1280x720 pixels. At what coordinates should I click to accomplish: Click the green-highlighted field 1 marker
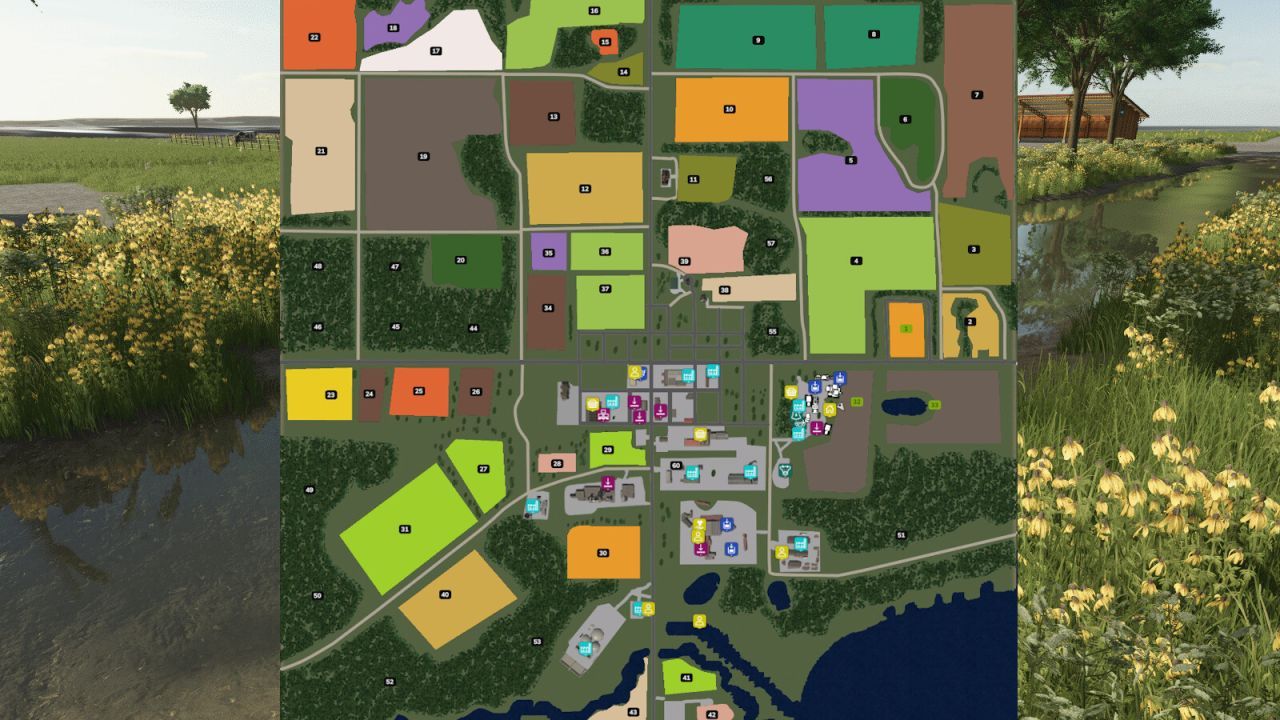pos(905,328)
